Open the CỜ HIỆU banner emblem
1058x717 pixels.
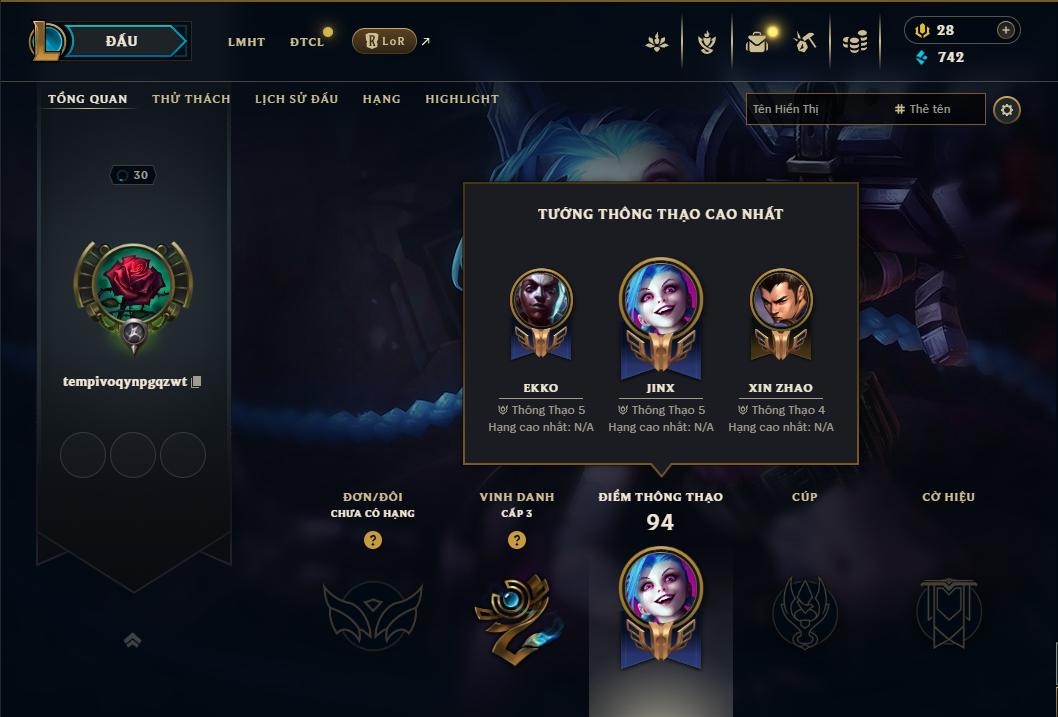[x=948, y=612]
